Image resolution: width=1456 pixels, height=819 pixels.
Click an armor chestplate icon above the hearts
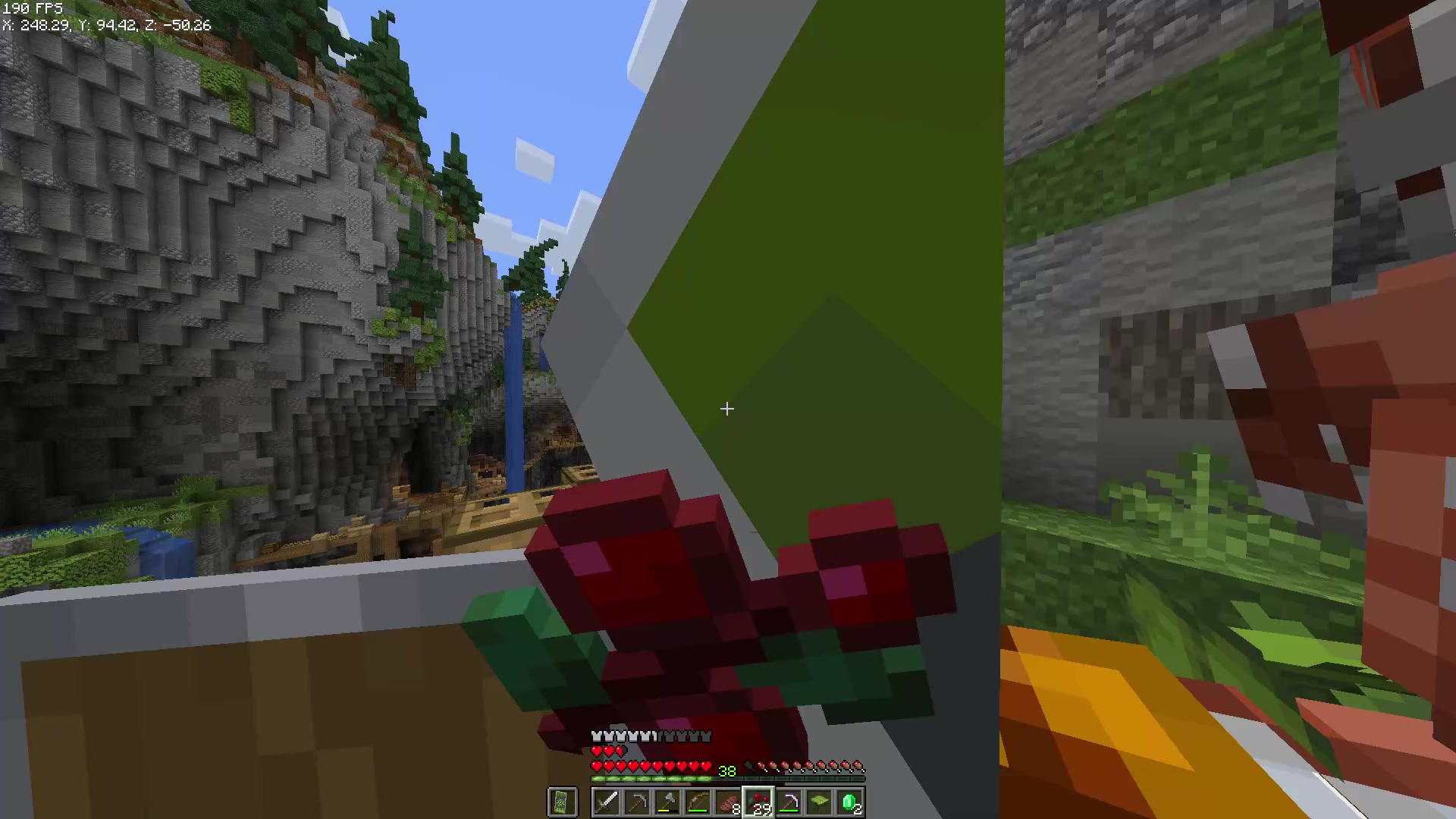point(597,736)
